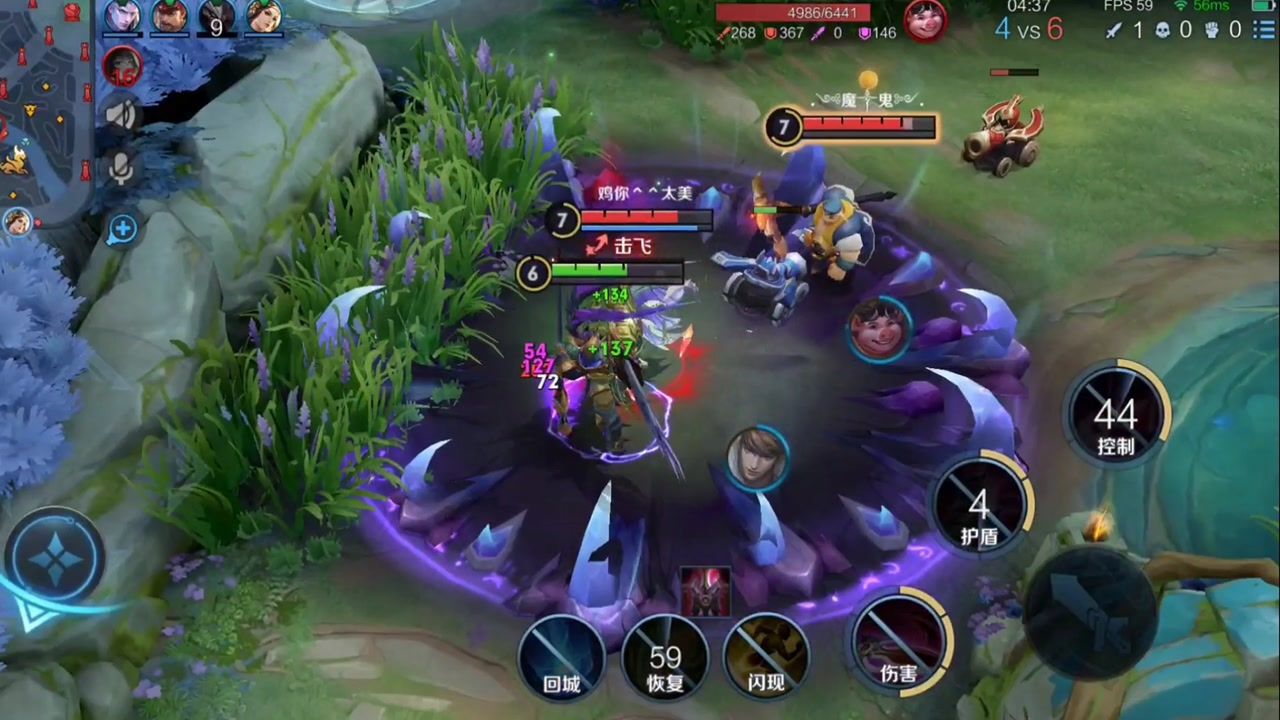Hit the large basic attack button
Image resolution: width=1280 pixels, height=720 pixels.
pos(1090,612)
